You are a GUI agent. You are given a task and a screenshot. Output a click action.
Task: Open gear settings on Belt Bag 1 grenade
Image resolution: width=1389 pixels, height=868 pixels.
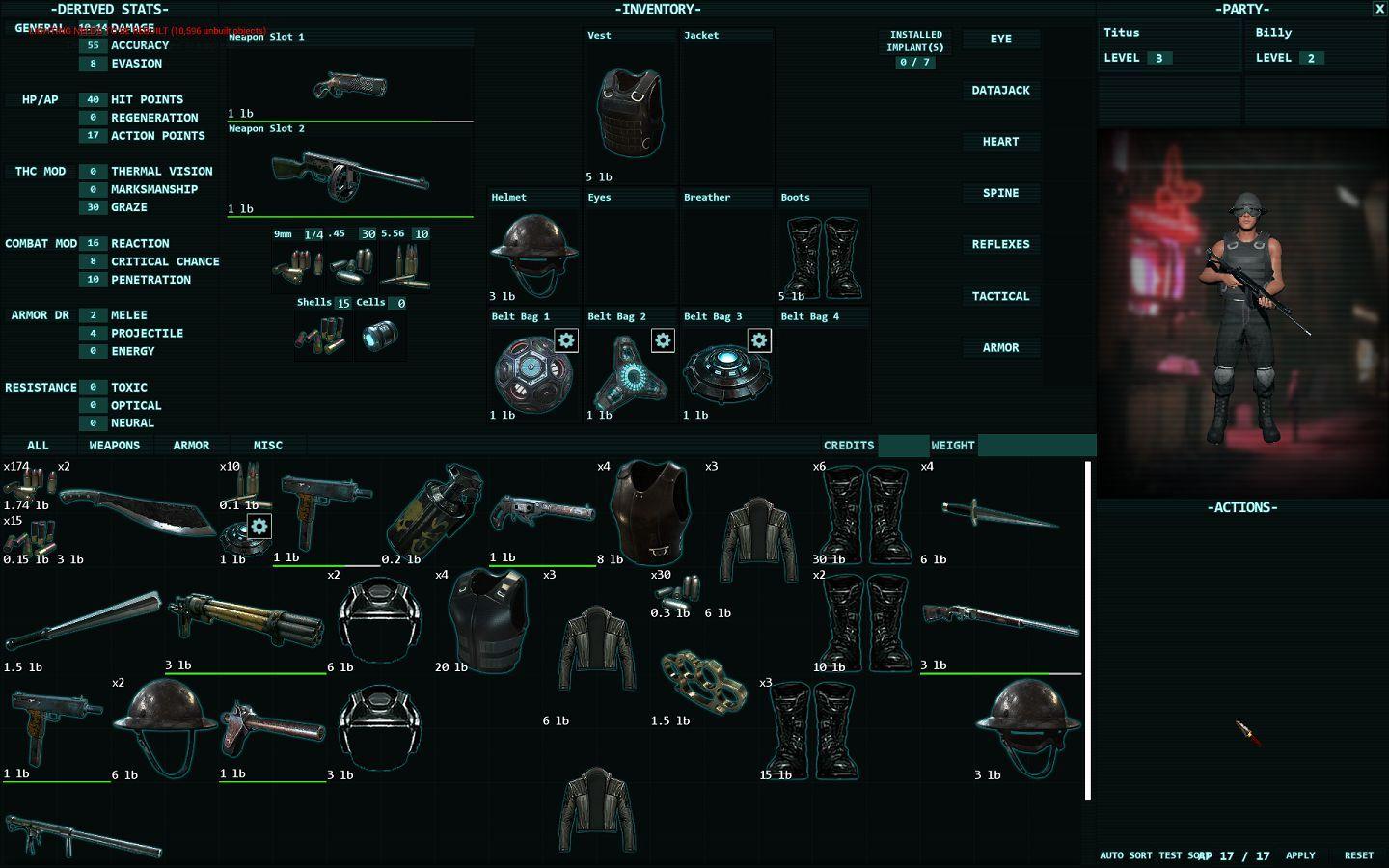pyautogui.click(x=566, y=340)
